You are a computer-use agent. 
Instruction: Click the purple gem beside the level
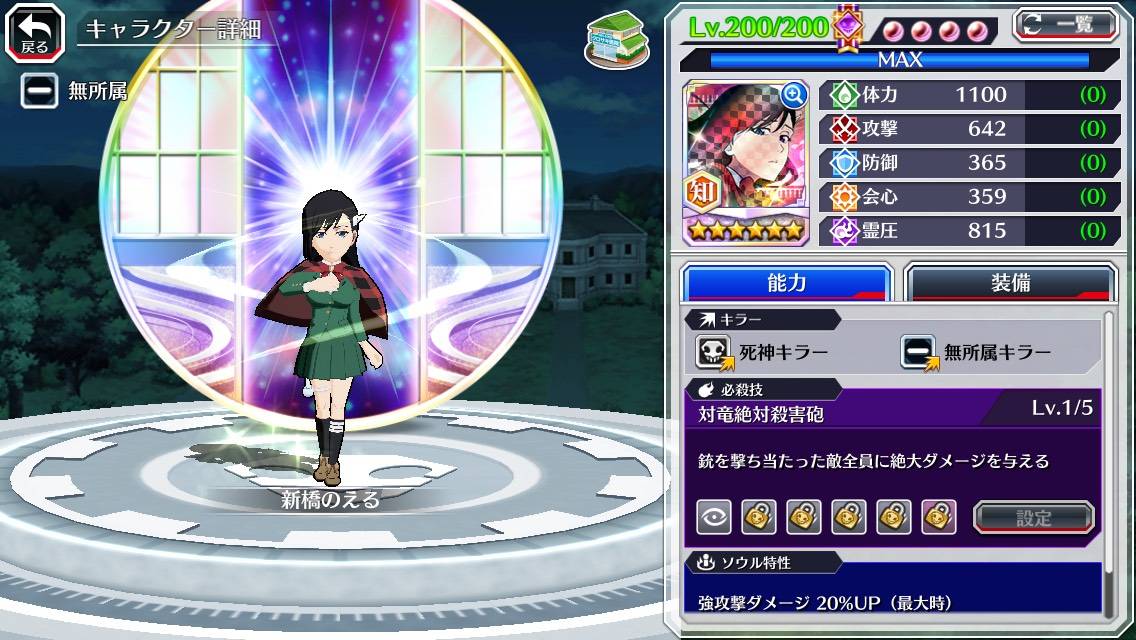tap(849, 26)
